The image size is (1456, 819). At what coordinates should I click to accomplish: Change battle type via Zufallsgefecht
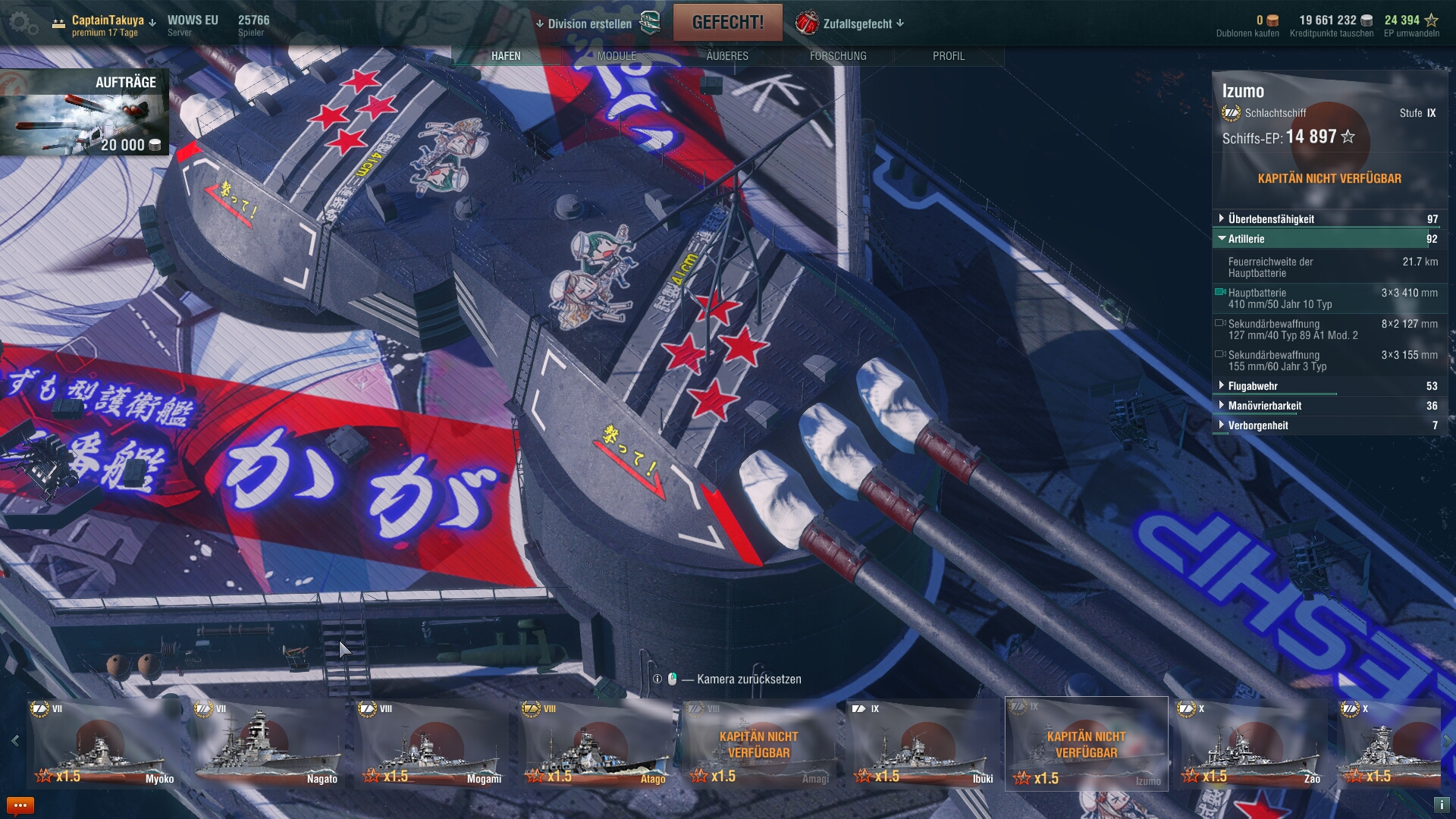click(857, 24)
